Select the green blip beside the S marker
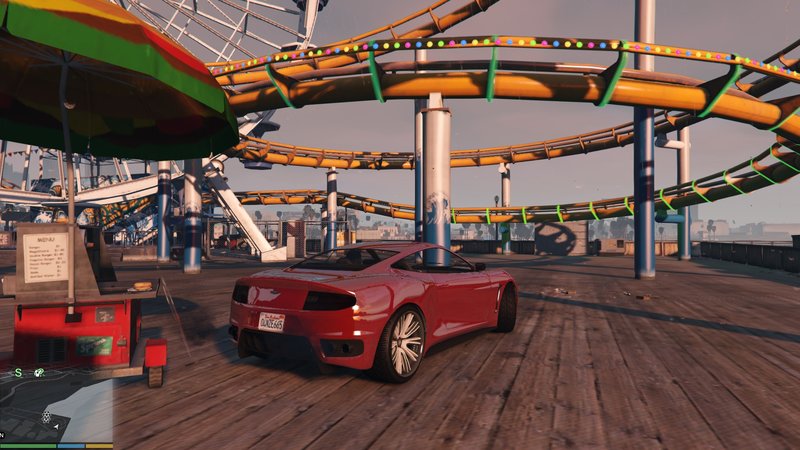800x450 pixels. tap(39, 372)
